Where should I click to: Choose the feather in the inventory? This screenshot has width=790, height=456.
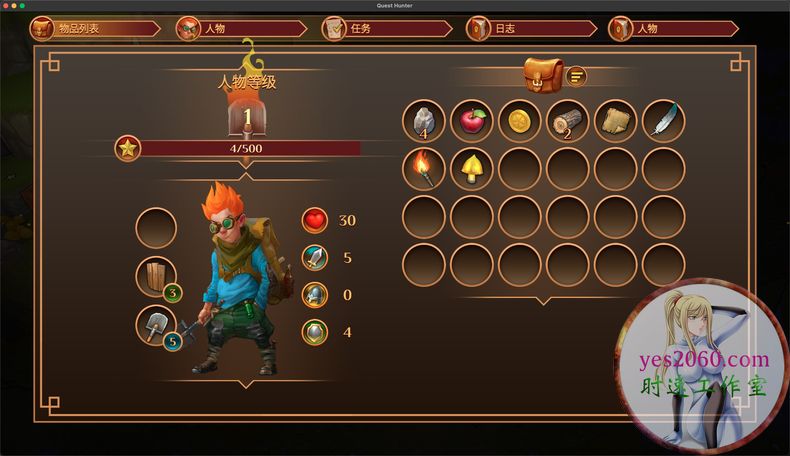(663, 121)
